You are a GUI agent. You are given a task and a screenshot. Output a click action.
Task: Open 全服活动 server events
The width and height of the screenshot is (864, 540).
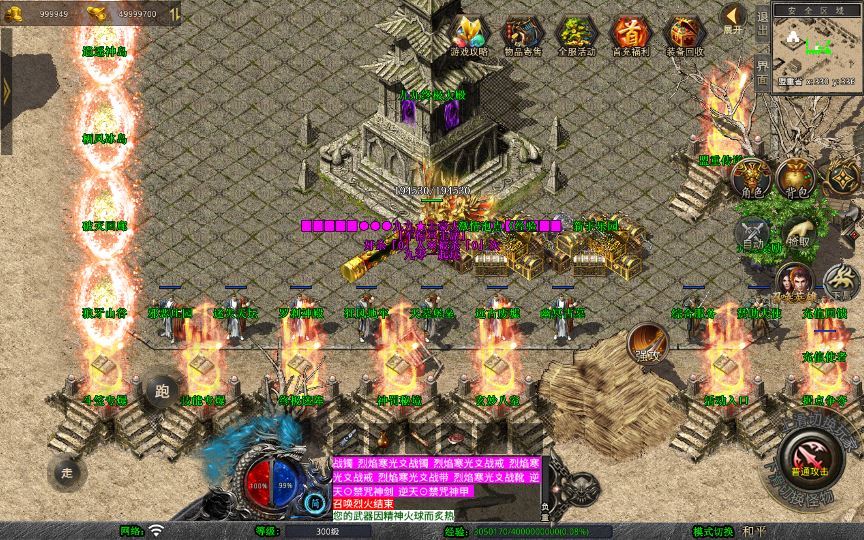point(577,36)
